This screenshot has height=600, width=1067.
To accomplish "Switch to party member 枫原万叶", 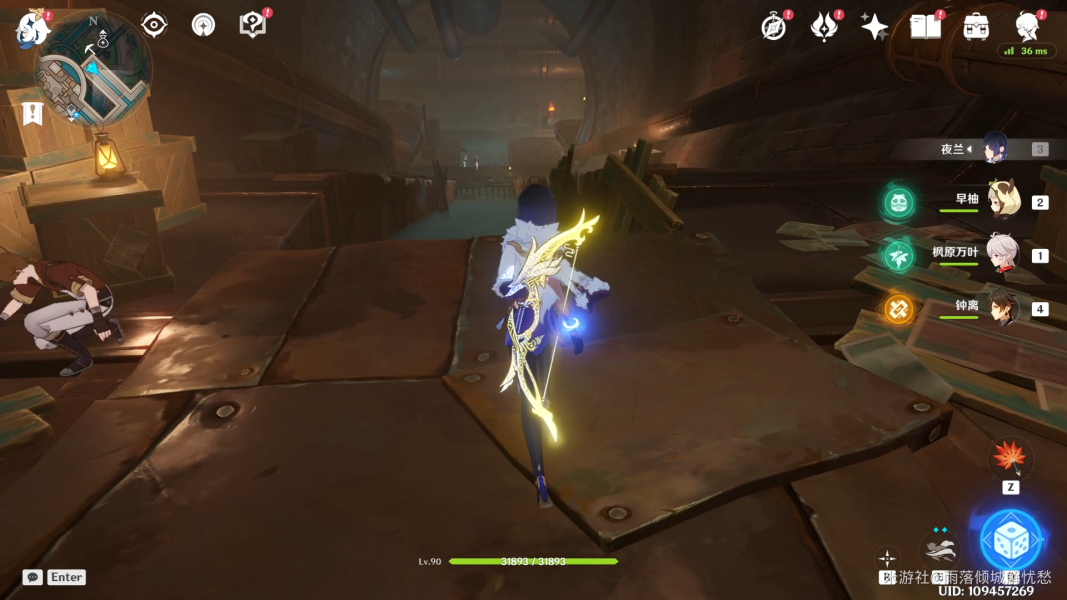I will (x=1001, y=254).
